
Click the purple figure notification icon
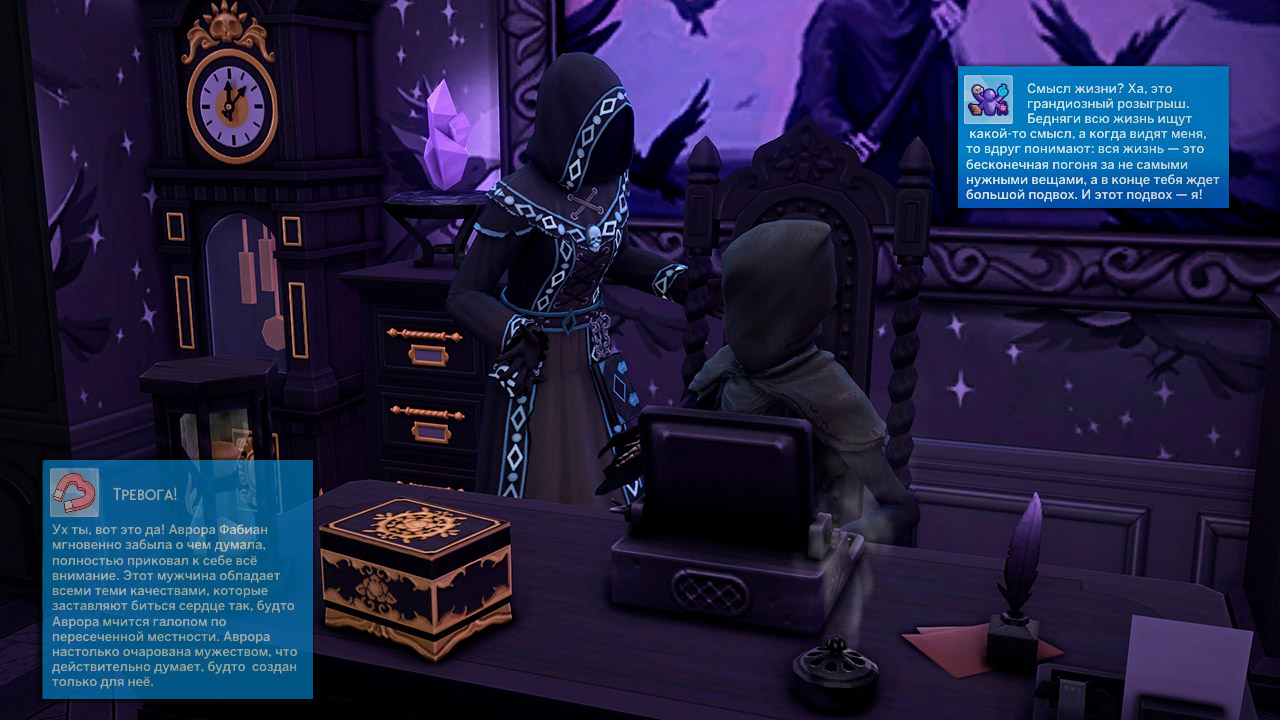point(988,100)
